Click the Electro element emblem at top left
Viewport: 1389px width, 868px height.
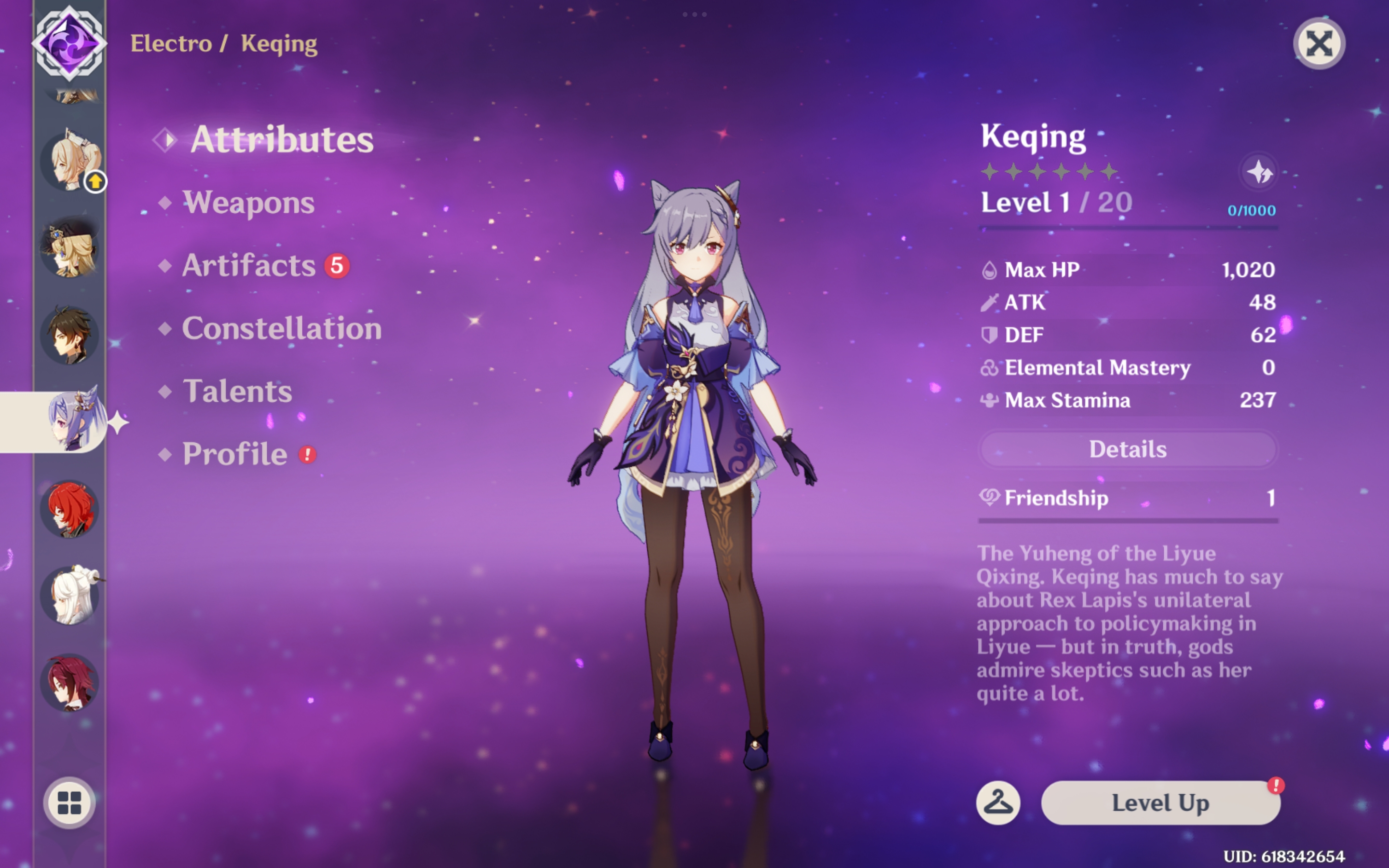pos(69,43)
